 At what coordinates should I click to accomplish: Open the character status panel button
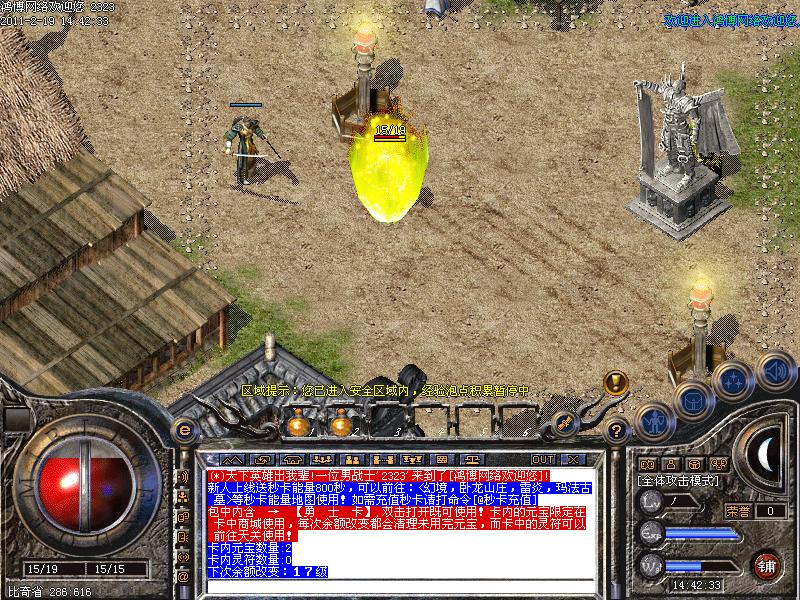tap(653, 422)
